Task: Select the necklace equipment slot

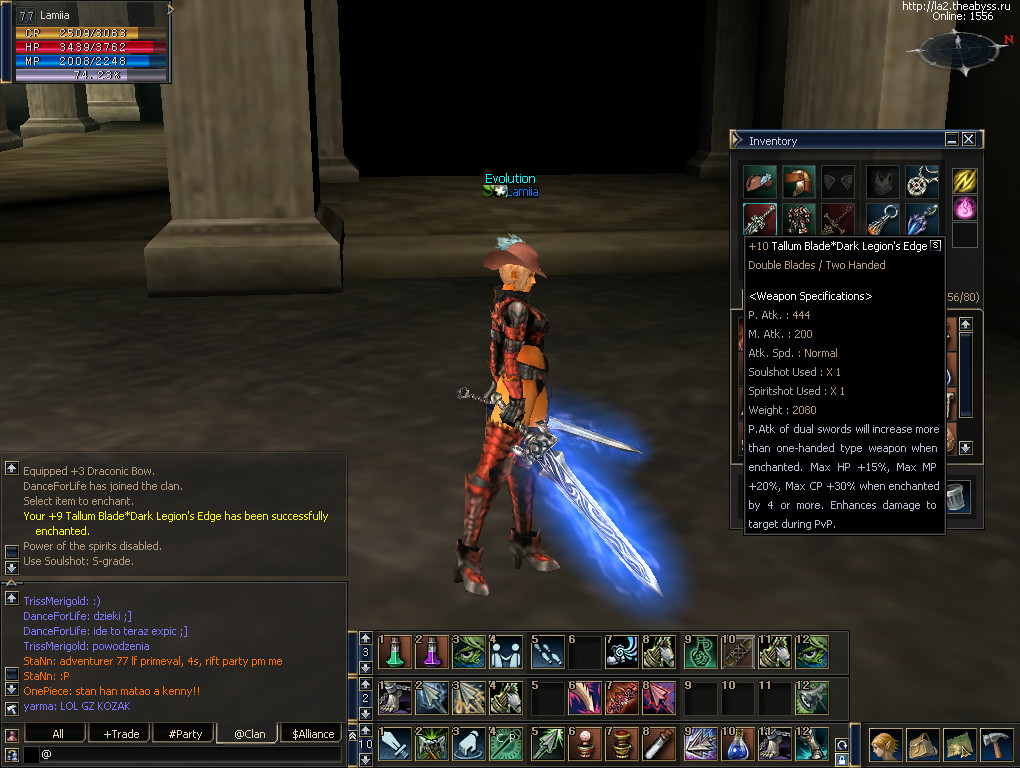Action: (x=921, y=182)
